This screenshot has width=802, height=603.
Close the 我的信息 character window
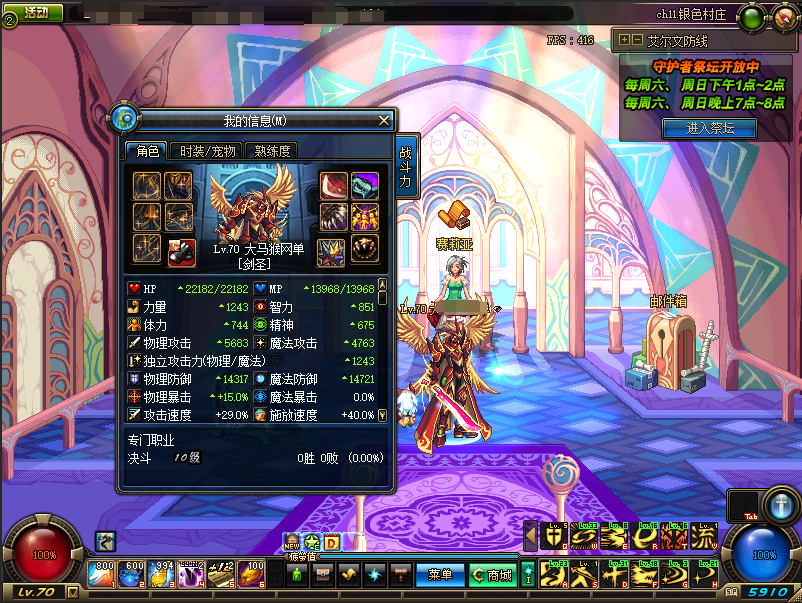point(384,120)
